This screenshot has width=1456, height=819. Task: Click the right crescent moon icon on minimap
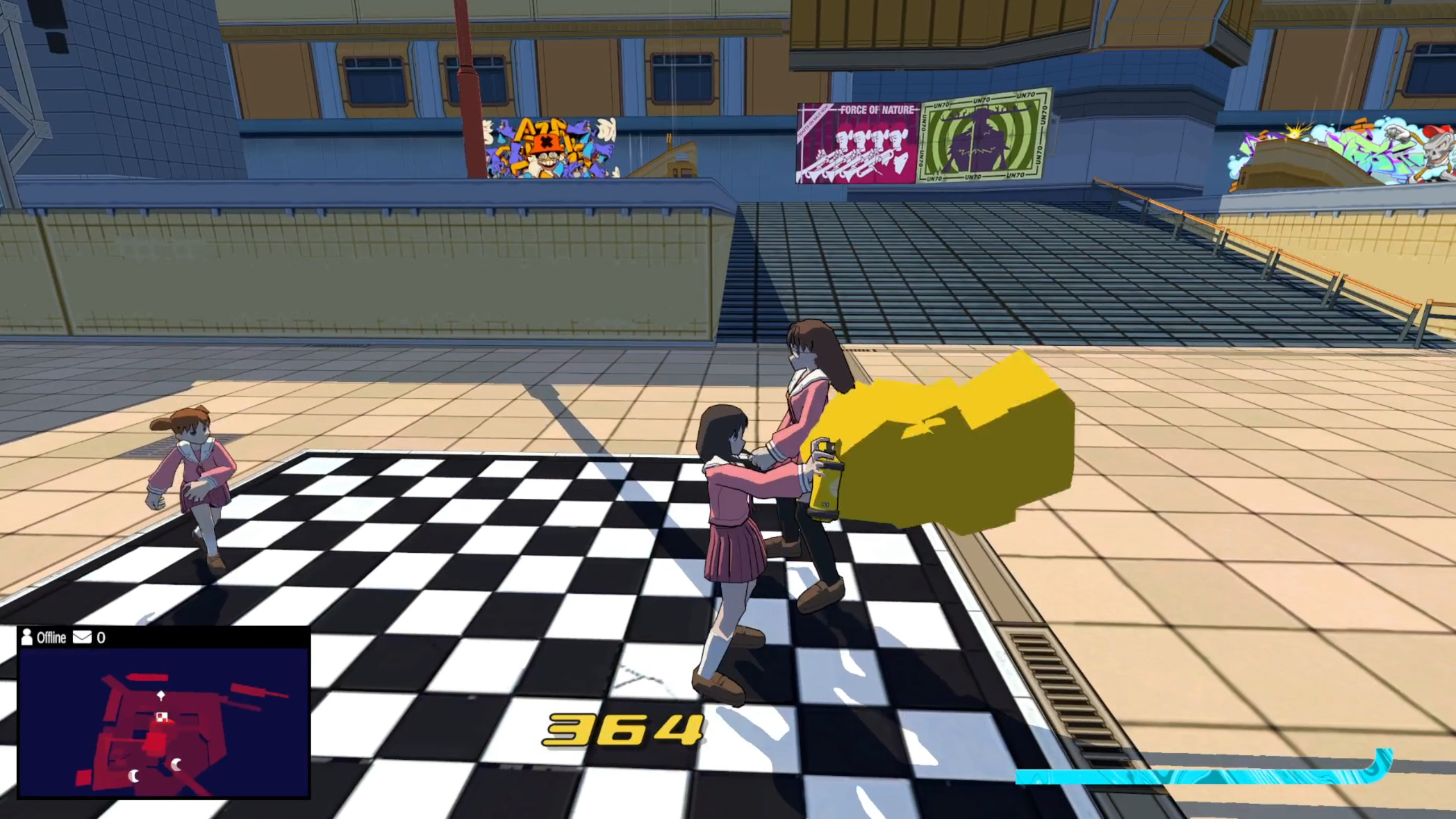coord(176,764)
